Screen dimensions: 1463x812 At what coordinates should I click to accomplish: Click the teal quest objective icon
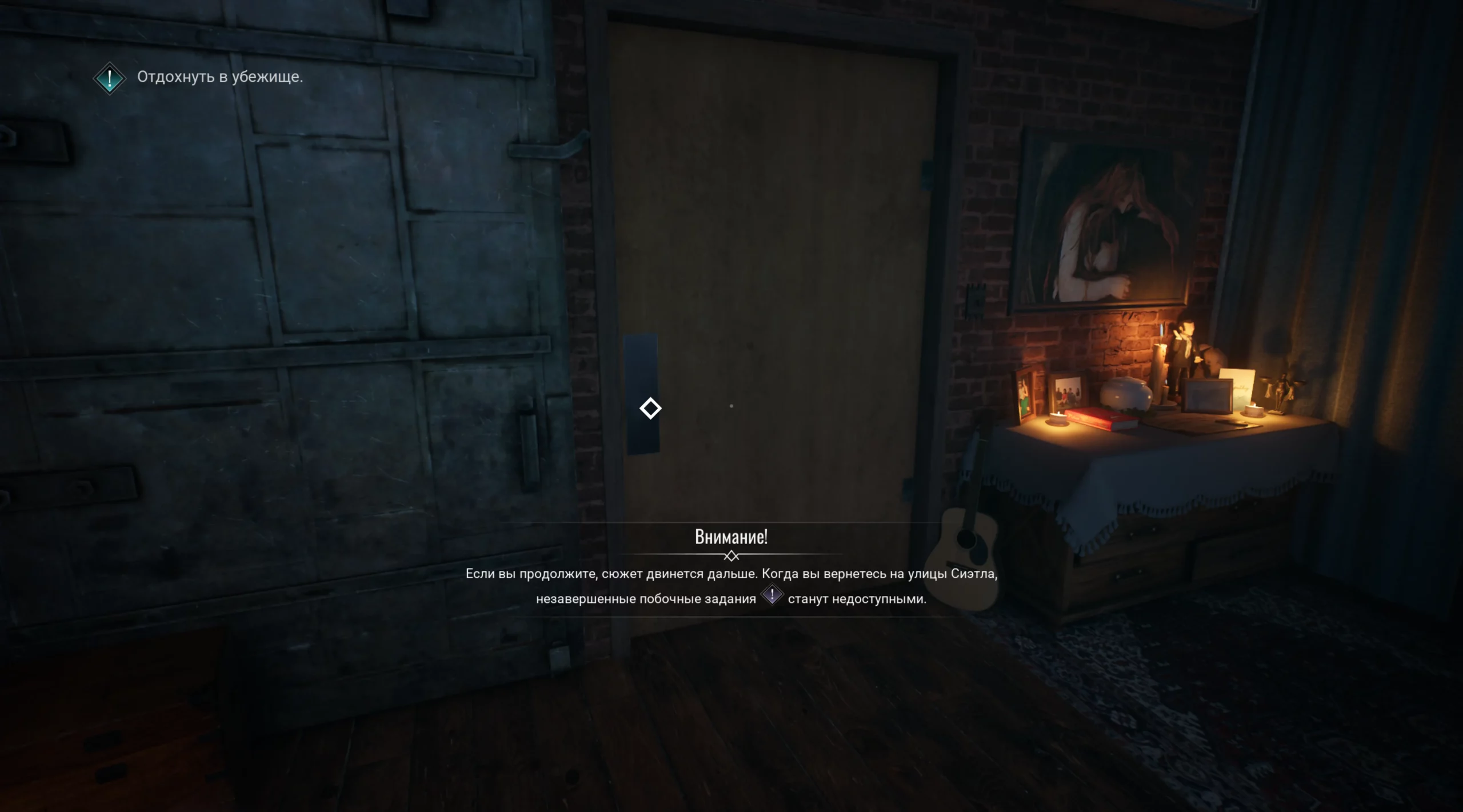point(109,78)
